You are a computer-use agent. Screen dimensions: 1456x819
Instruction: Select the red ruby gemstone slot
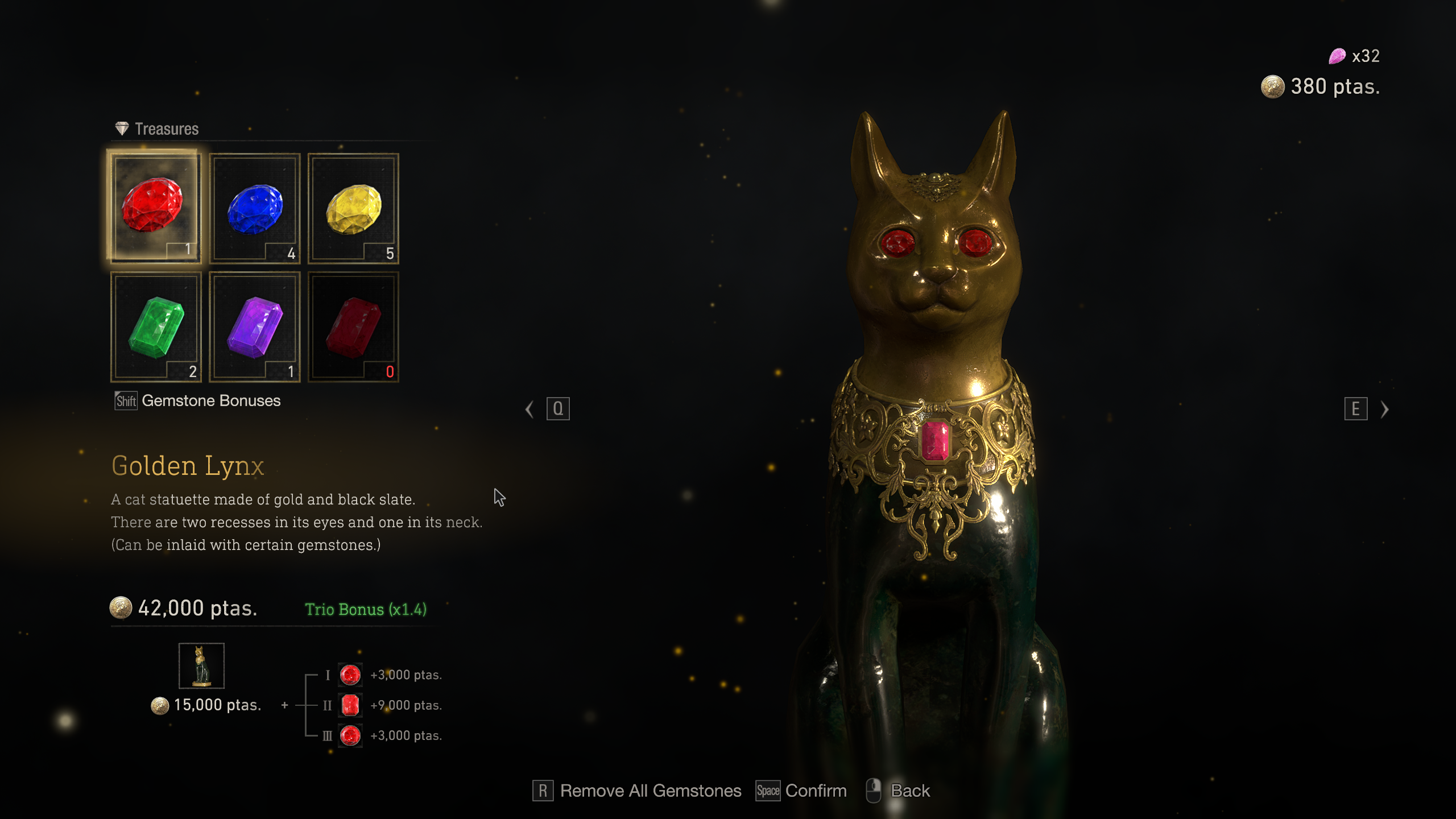click(x=154, y=207)
